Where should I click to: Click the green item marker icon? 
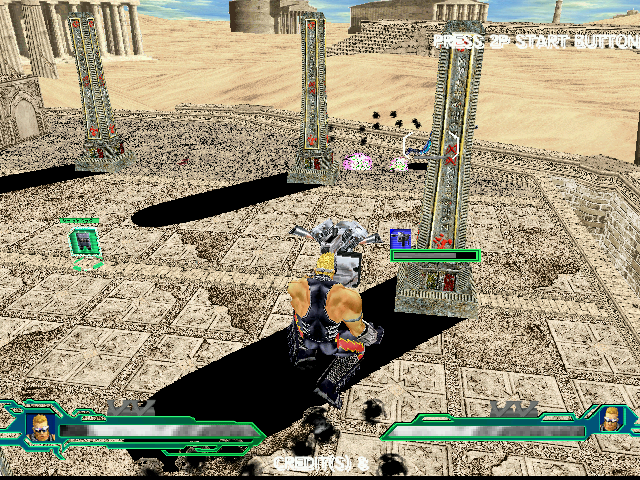coord(84,241)
